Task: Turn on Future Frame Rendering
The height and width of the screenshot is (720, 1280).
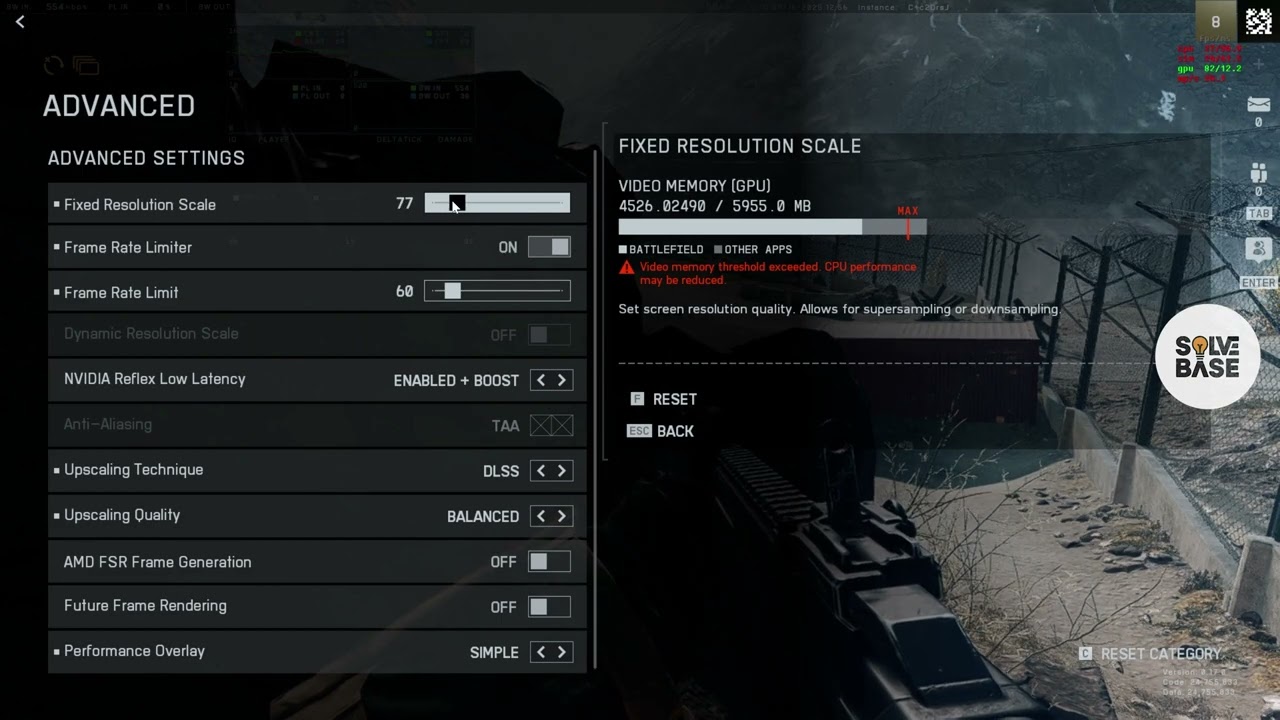Action: tap(549, 606)
